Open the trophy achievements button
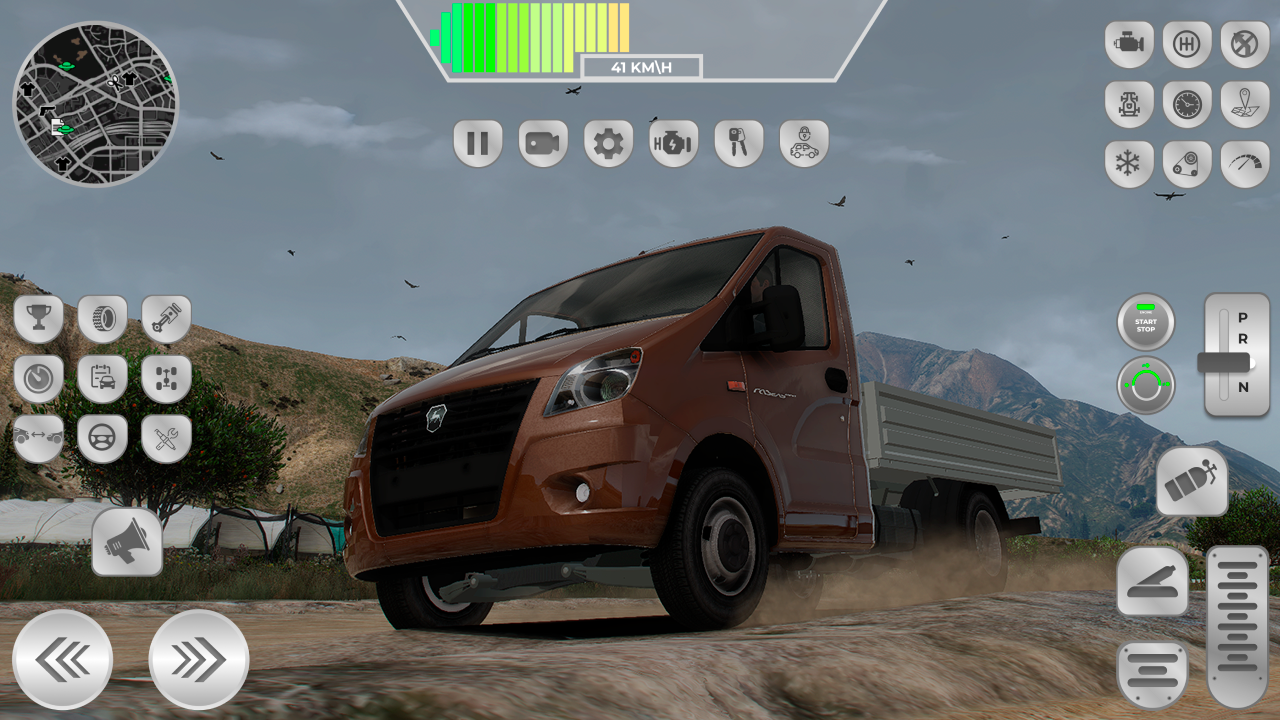The image size is (1280, 720). point(39,319)
